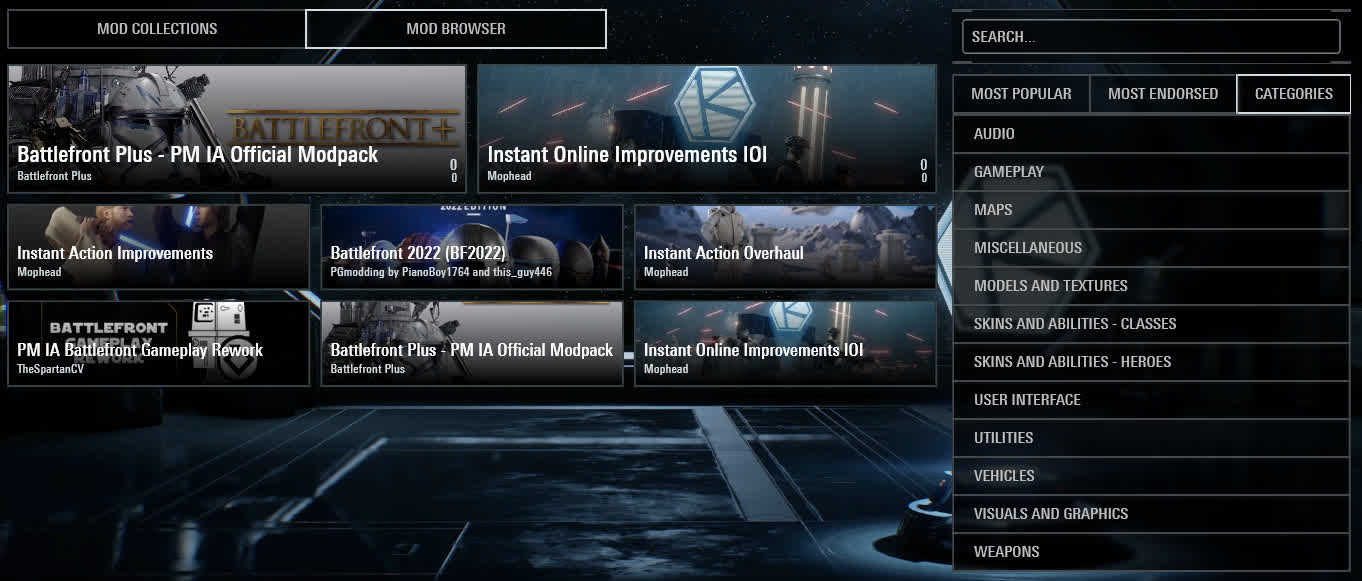Screen dimensions: 1362x581
Task: Open Skins and Abilities - Classes category
Action: pyautogui.click(x=1150, y=324)
